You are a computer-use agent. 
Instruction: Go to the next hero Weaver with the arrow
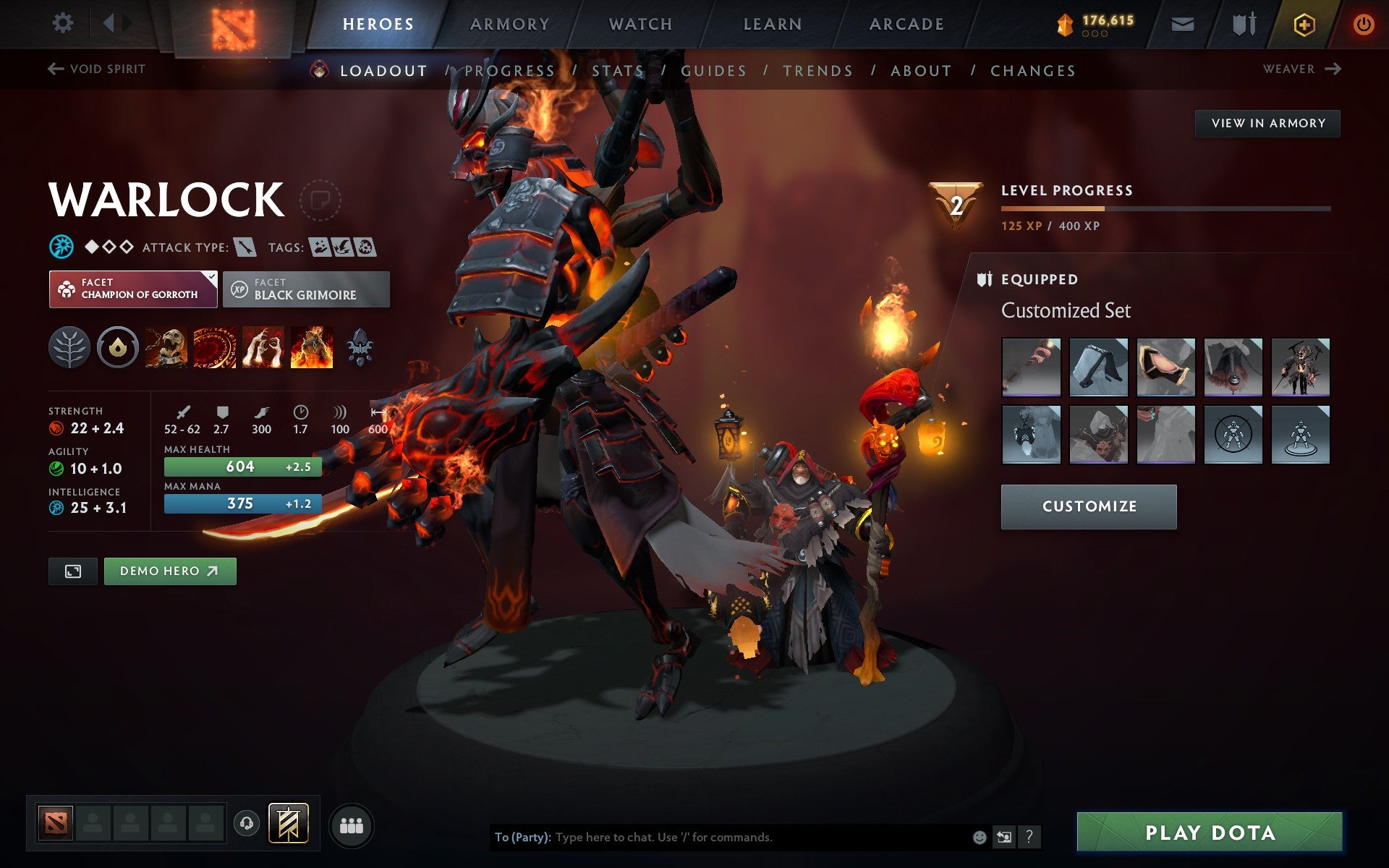click(1333, 69)
